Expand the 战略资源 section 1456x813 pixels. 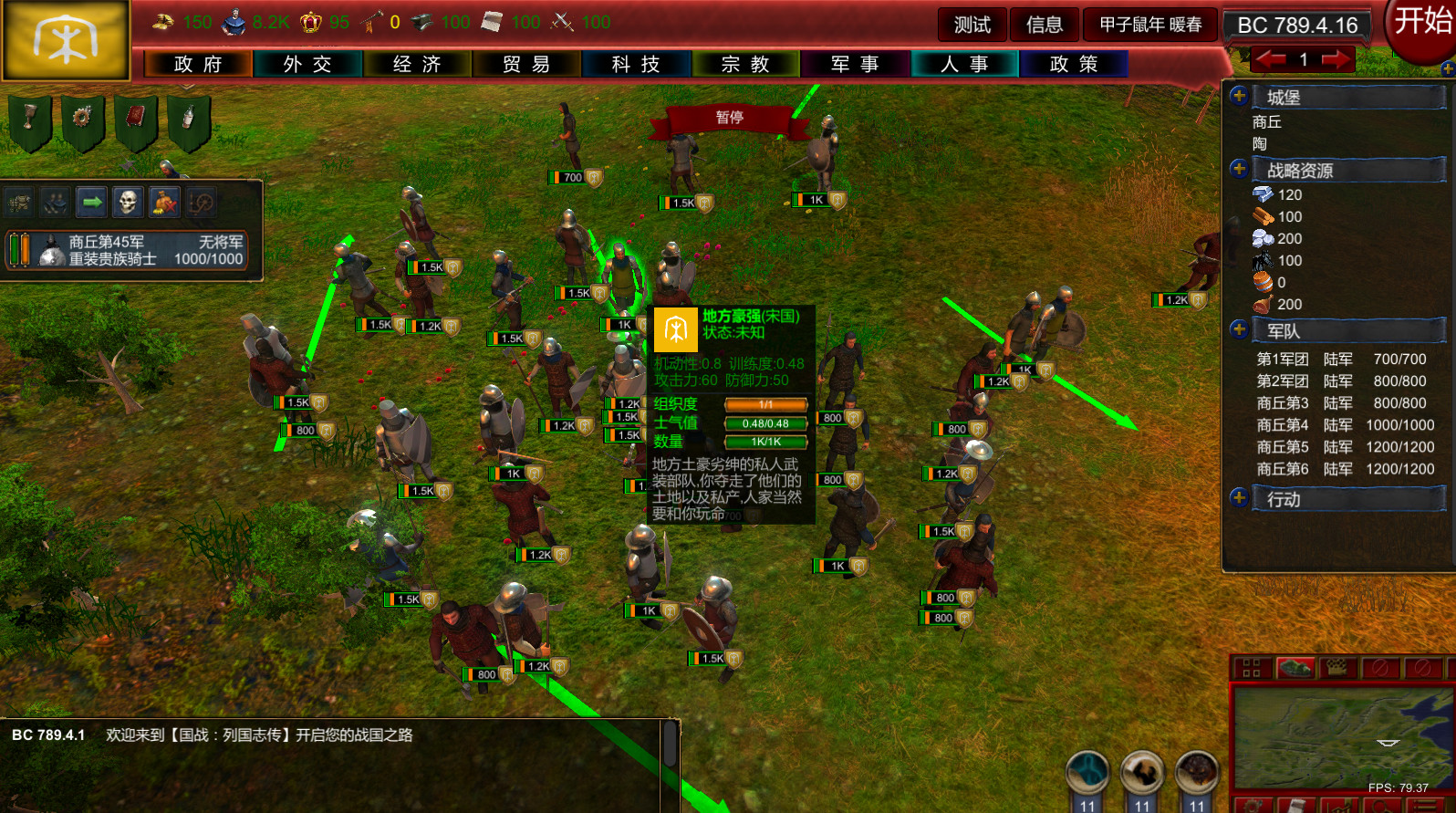point(1239,169)
